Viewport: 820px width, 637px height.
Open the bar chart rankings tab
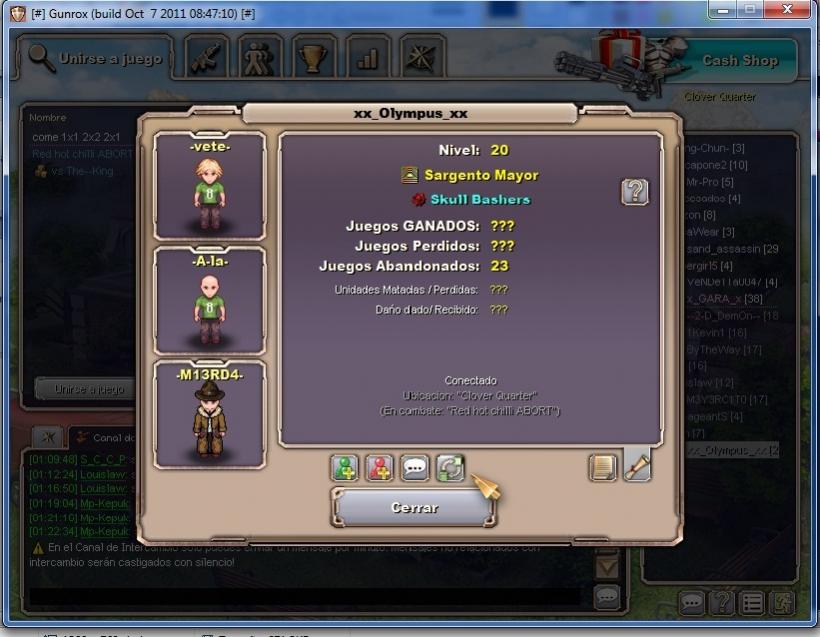[x=368, y=59]
